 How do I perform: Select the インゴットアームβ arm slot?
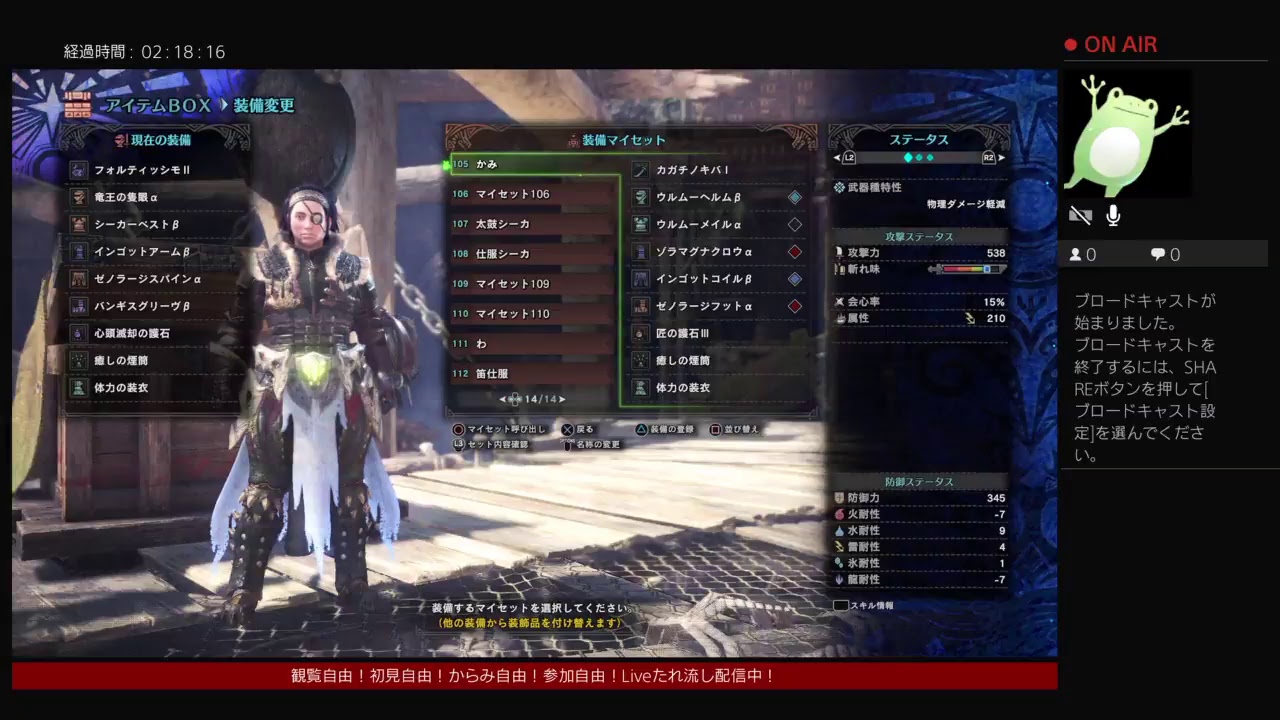click(154, 252)
